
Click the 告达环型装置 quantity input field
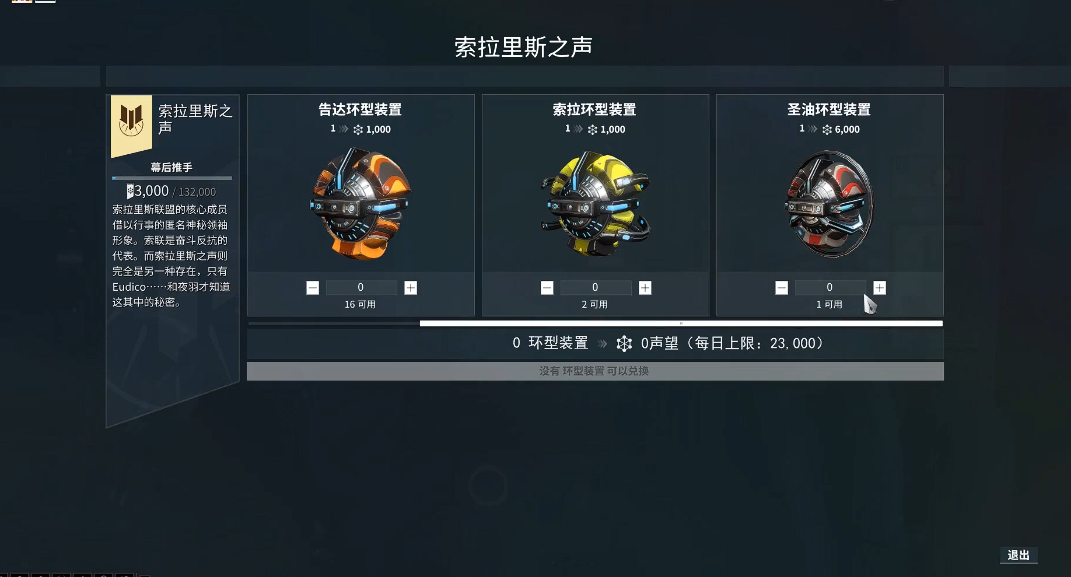click(361, 288)
